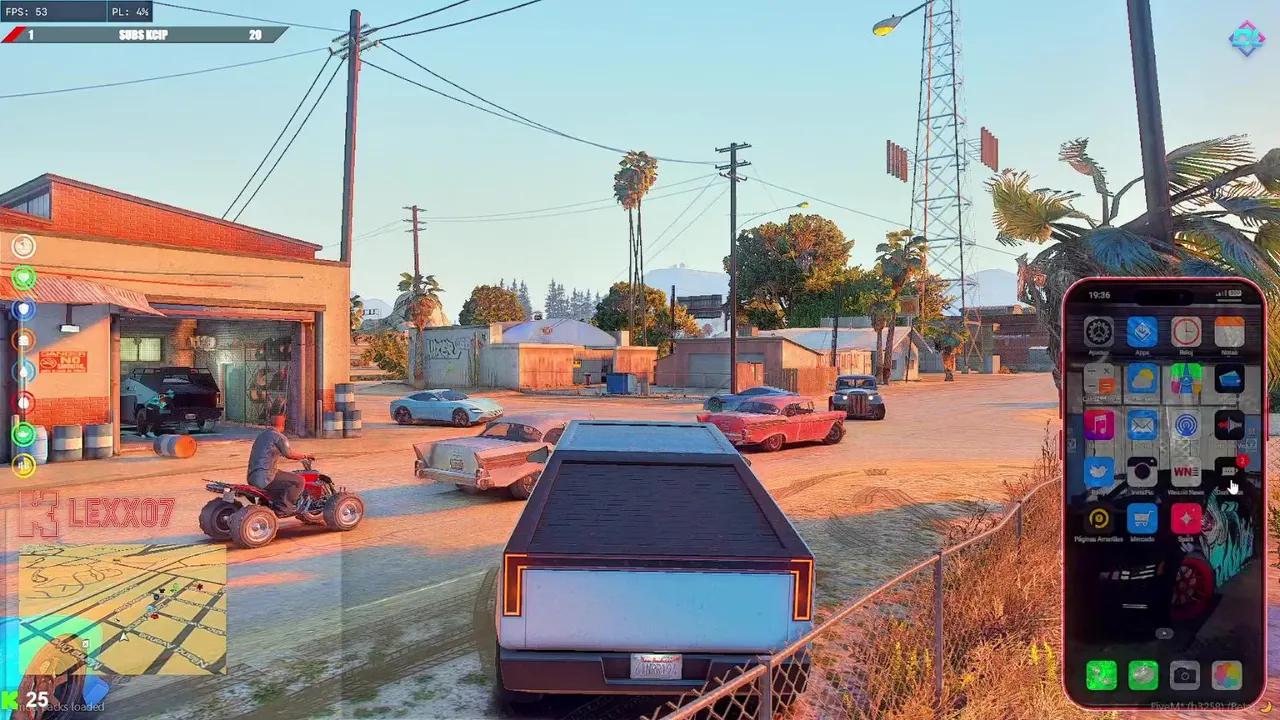Open the Reloj clock app
The height and width of the screenshot is (720, 1280).
(x=1186, y=332)
